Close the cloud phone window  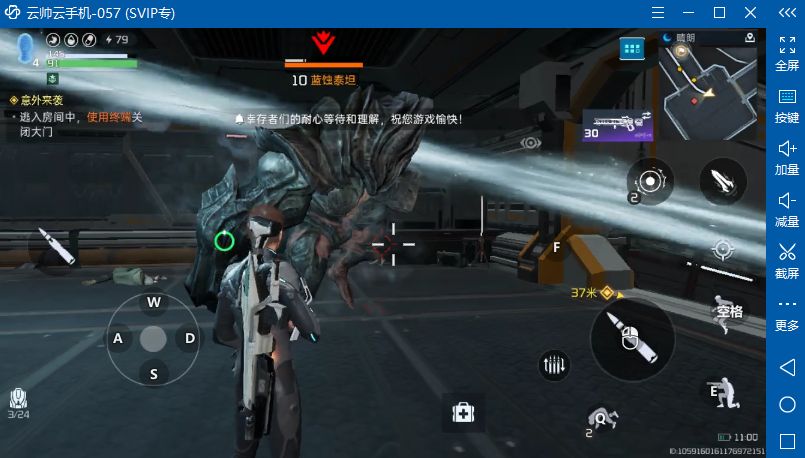pyautogui.click(x=750, y=13)
